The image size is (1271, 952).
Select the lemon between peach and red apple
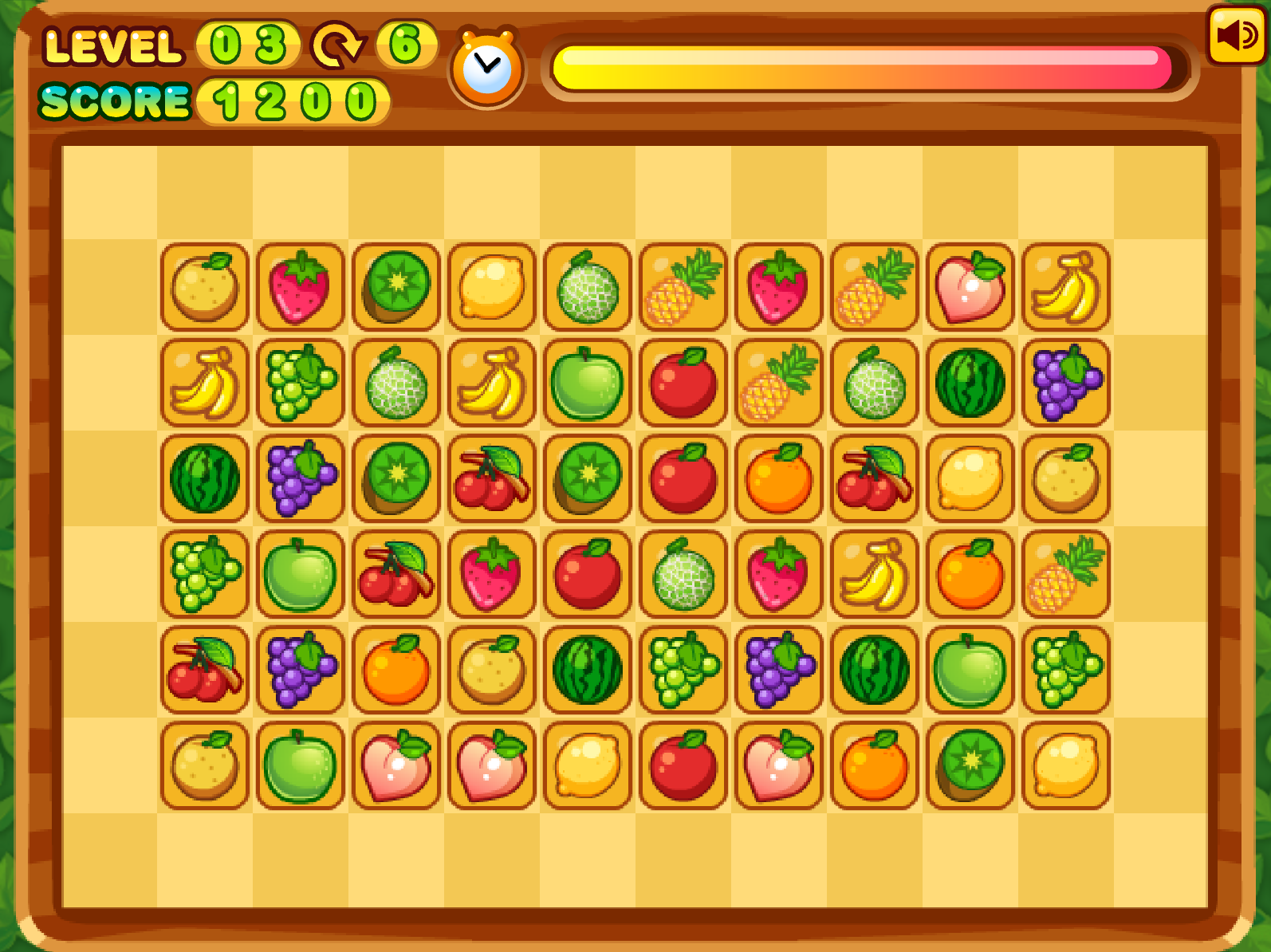pyautogui.click(x=588, y=765)
